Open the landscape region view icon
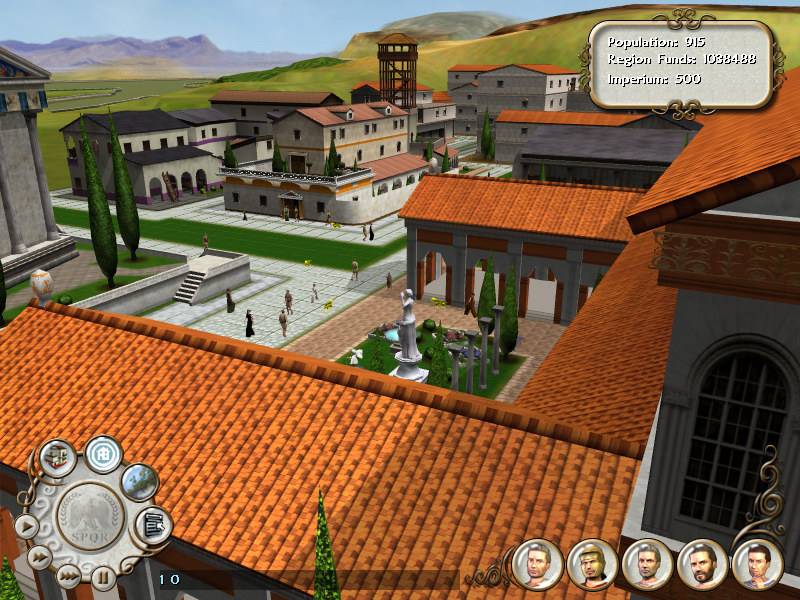 (140, 482)
